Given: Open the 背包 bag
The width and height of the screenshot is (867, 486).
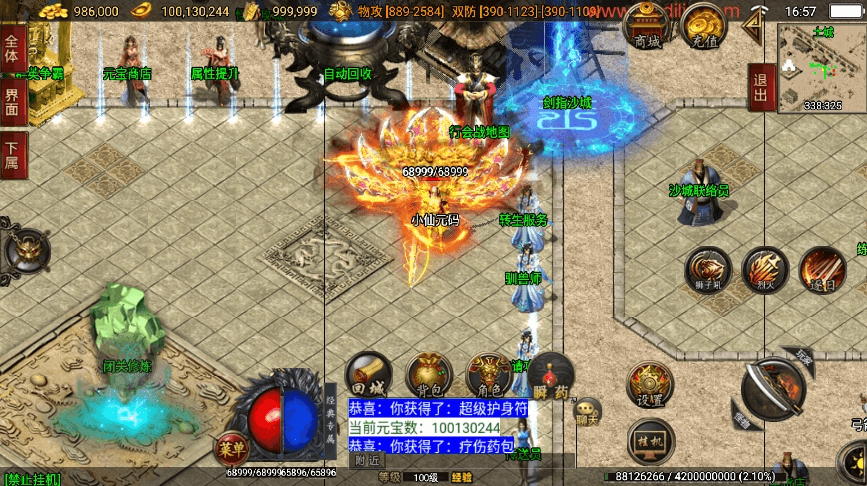Looking at the screenshot, I should tap(428, 375).
